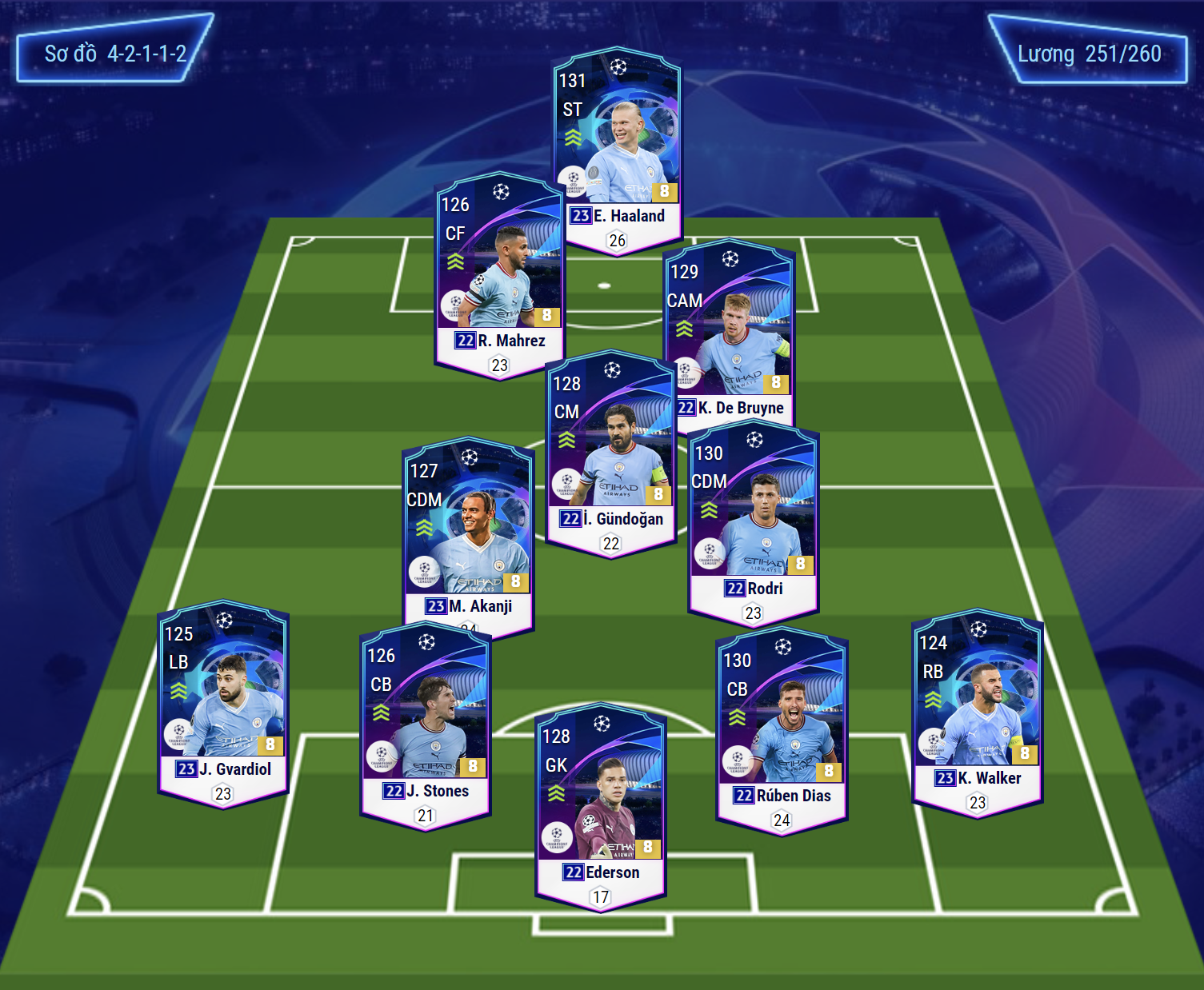Choose the J. Gvardiol left-back card

pyautogui.click(x=223, y=700)
